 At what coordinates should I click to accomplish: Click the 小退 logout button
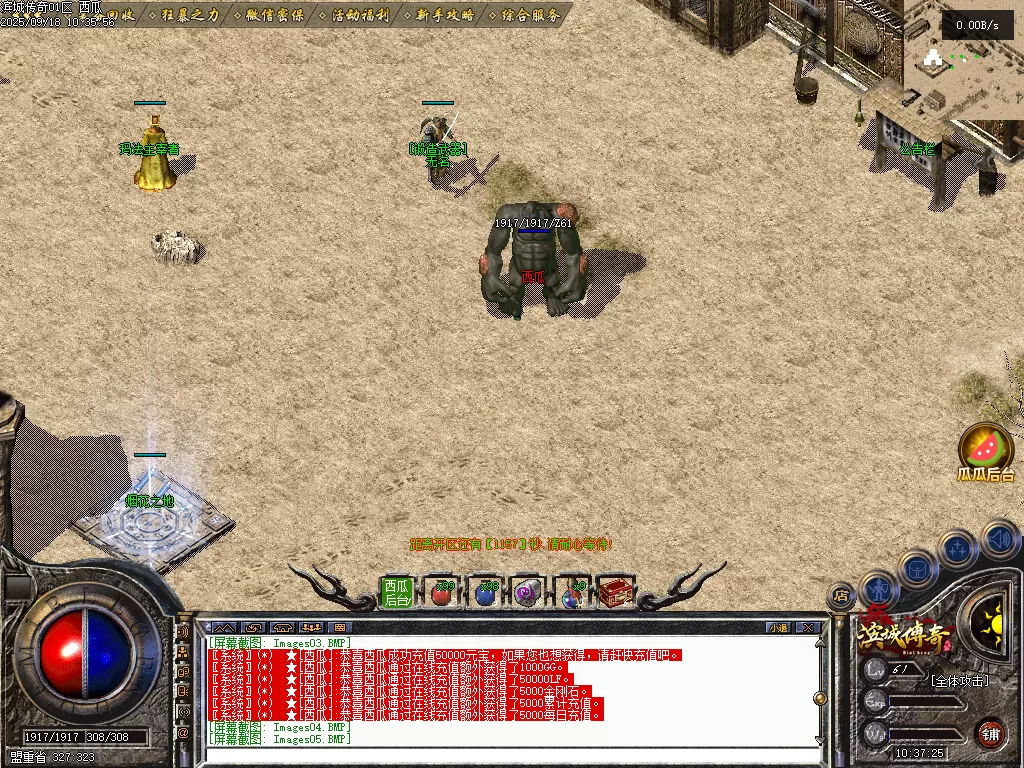point(778,628)
